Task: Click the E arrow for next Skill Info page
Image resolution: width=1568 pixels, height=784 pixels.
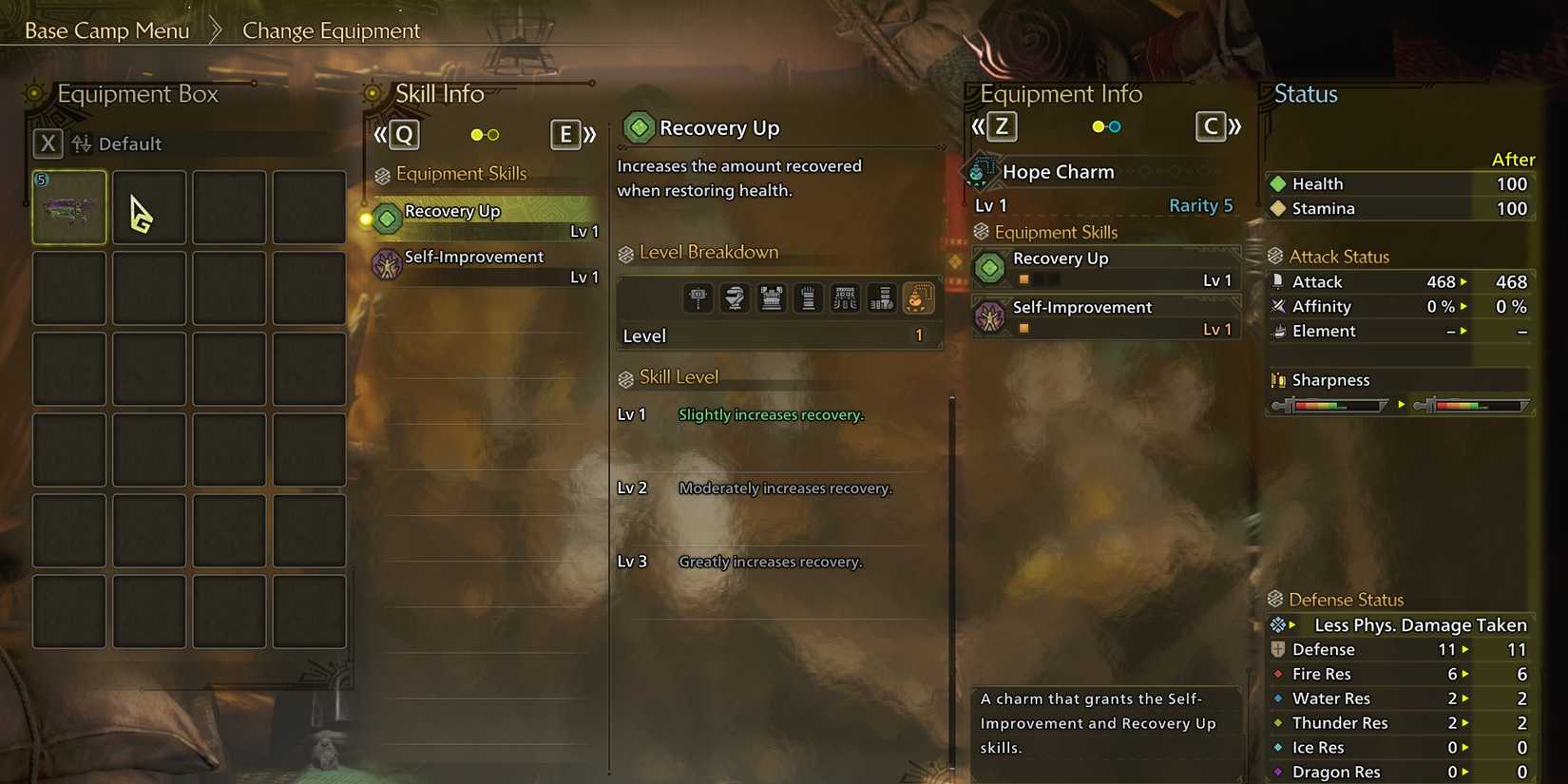Action: 564,135
